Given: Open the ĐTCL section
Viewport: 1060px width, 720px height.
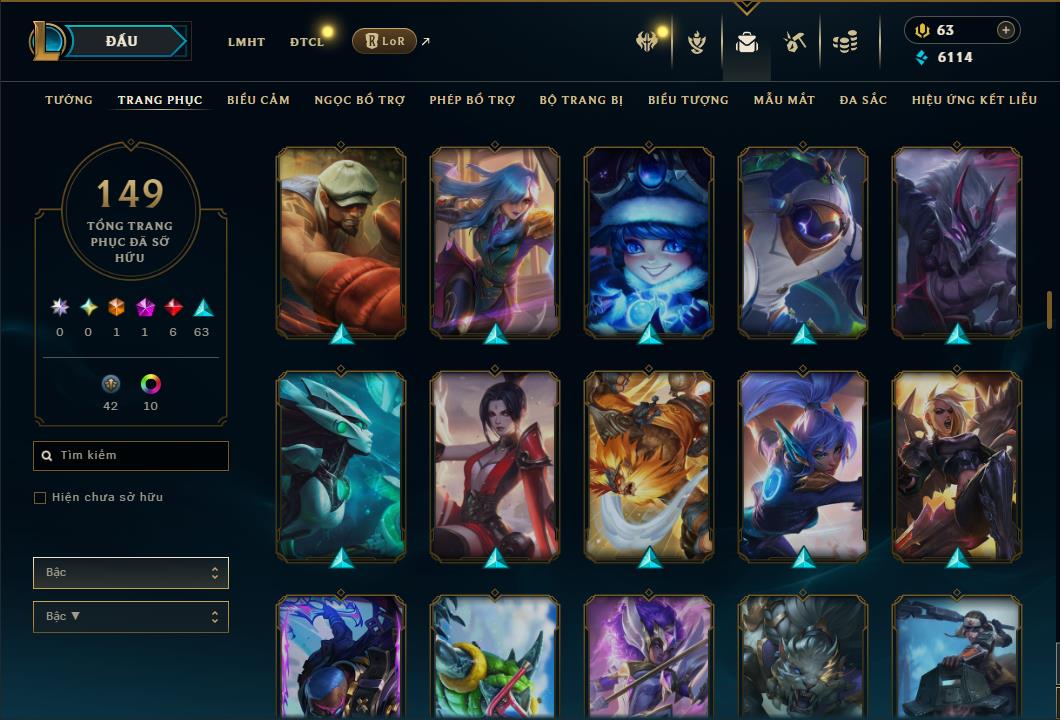Looking at the screenshot, I should pyautogui.click(x=307, y=42).
